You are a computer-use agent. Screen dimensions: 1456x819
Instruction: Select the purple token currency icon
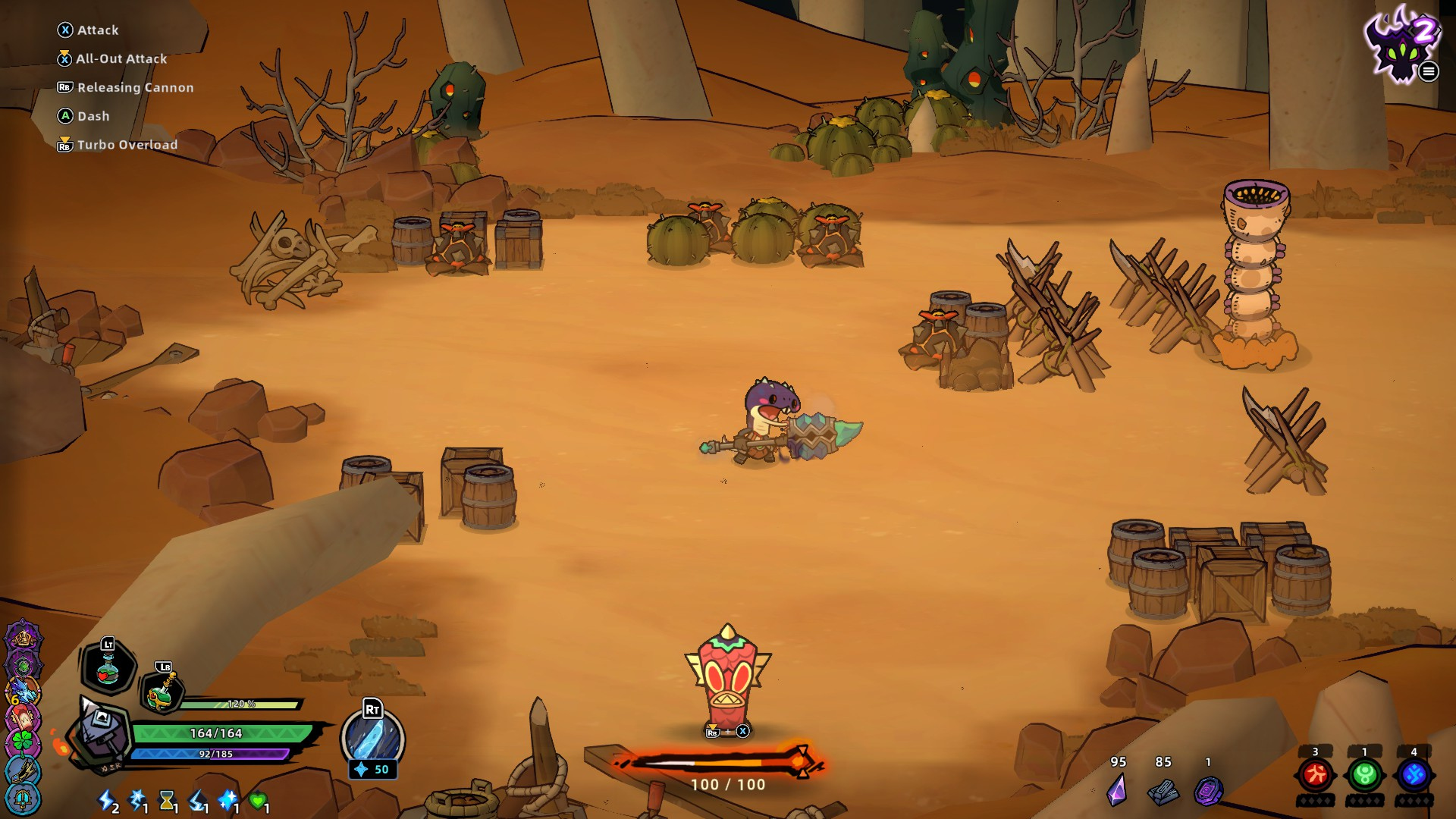pyautogui.click(x=1208, y=791)
